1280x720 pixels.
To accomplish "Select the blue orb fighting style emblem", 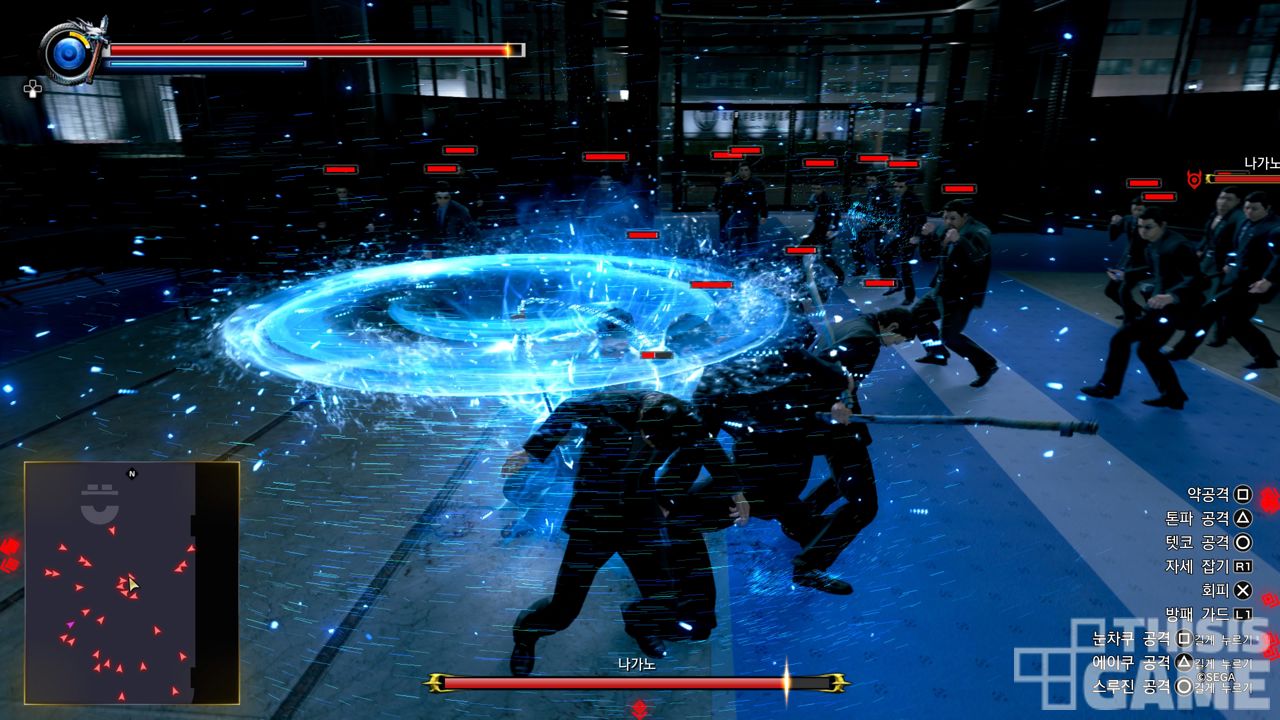I will click(69, 51).
